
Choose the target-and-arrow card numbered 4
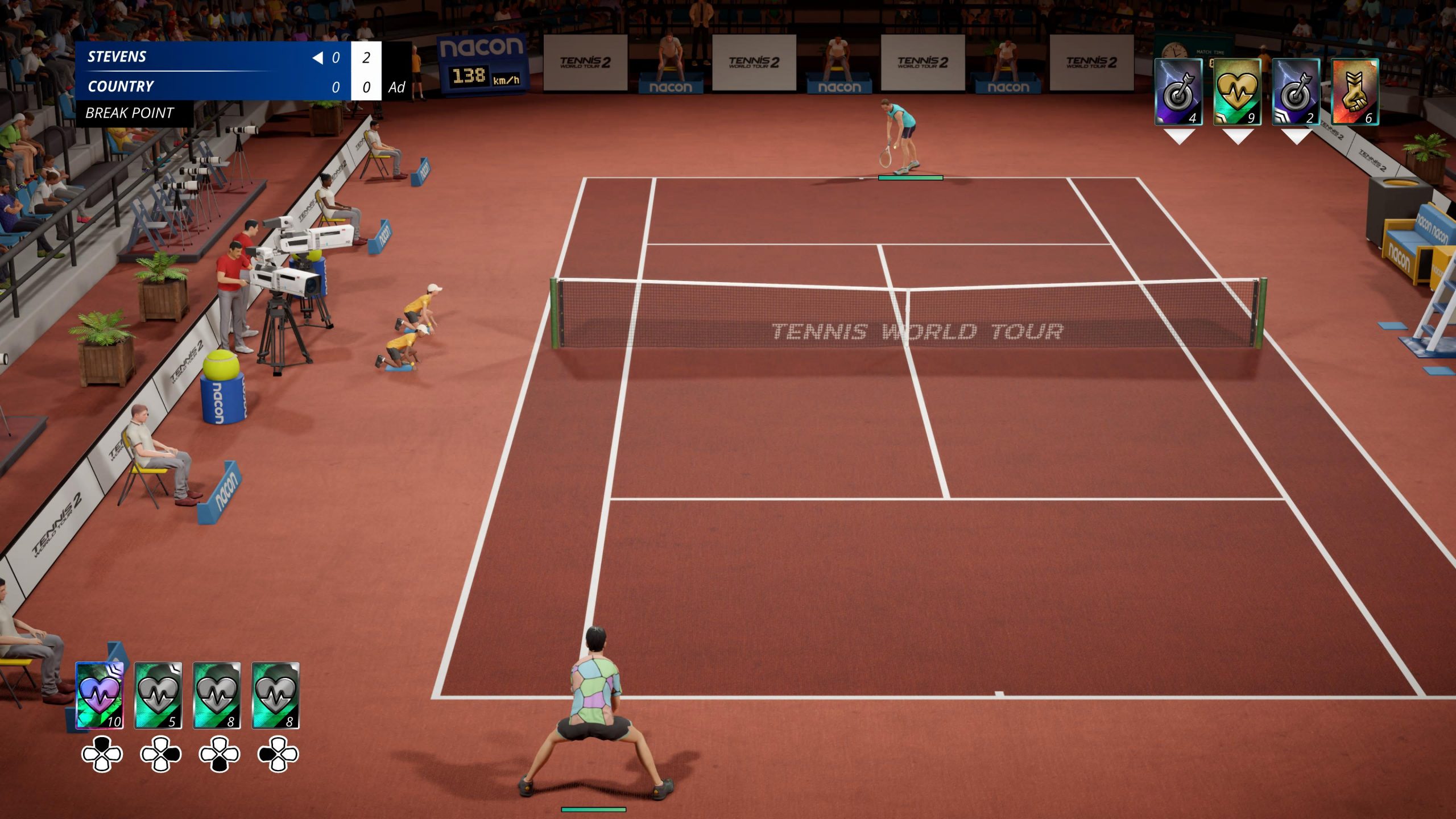pyautogui.click(x=1178, y=92)
